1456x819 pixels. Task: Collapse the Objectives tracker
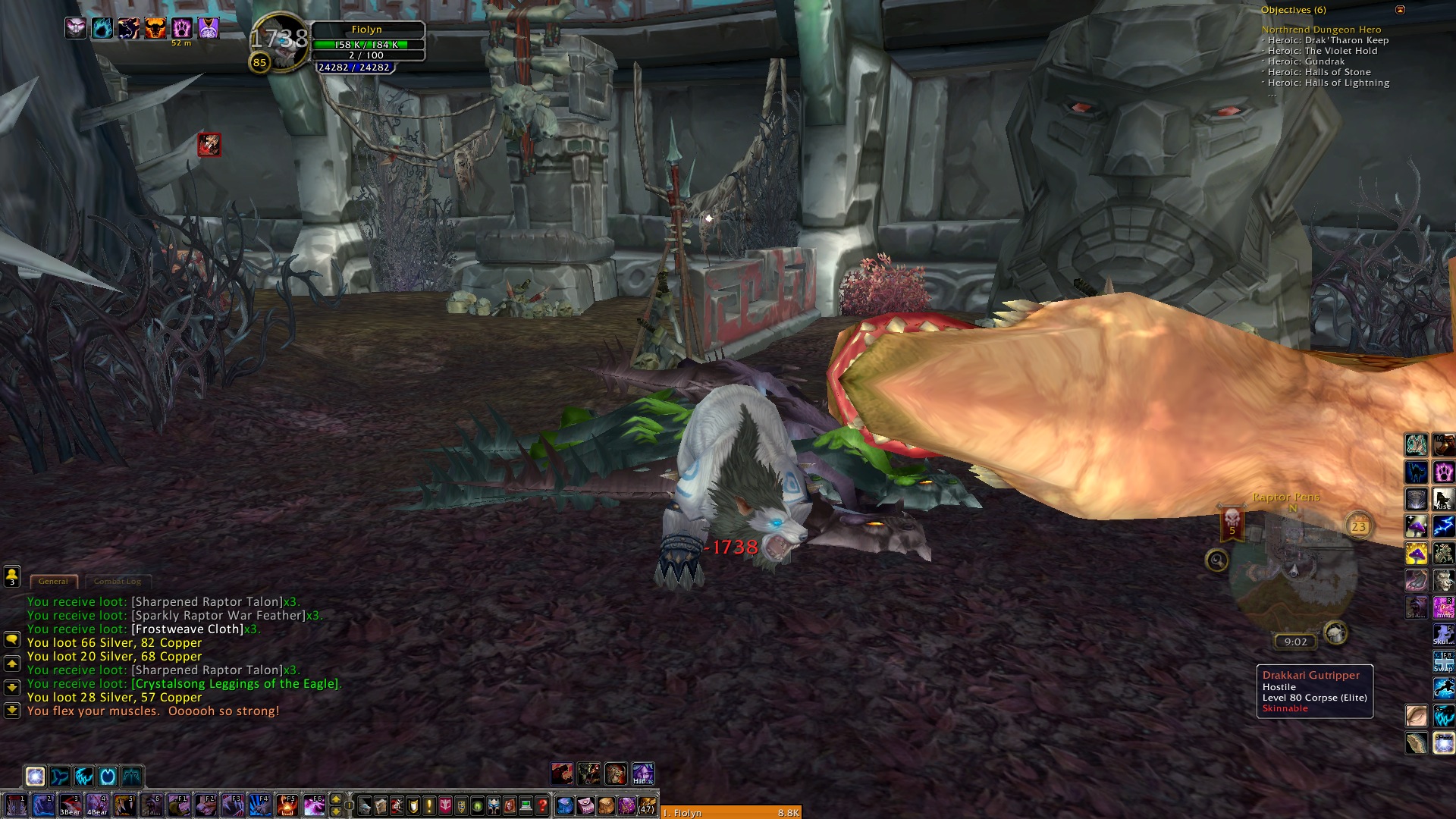point(1401,10)
